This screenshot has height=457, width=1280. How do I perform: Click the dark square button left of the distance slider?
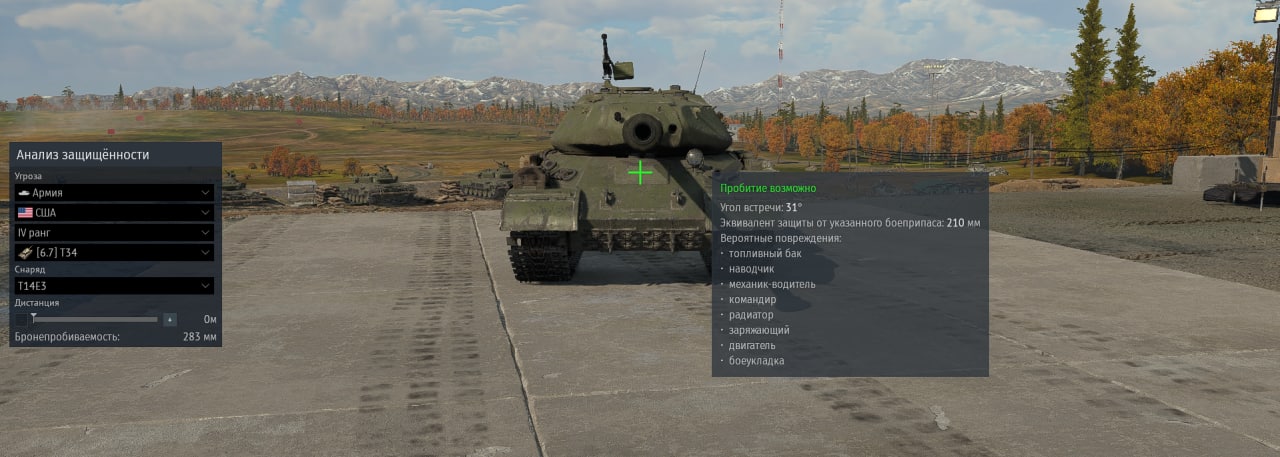[x=21, y=319]
